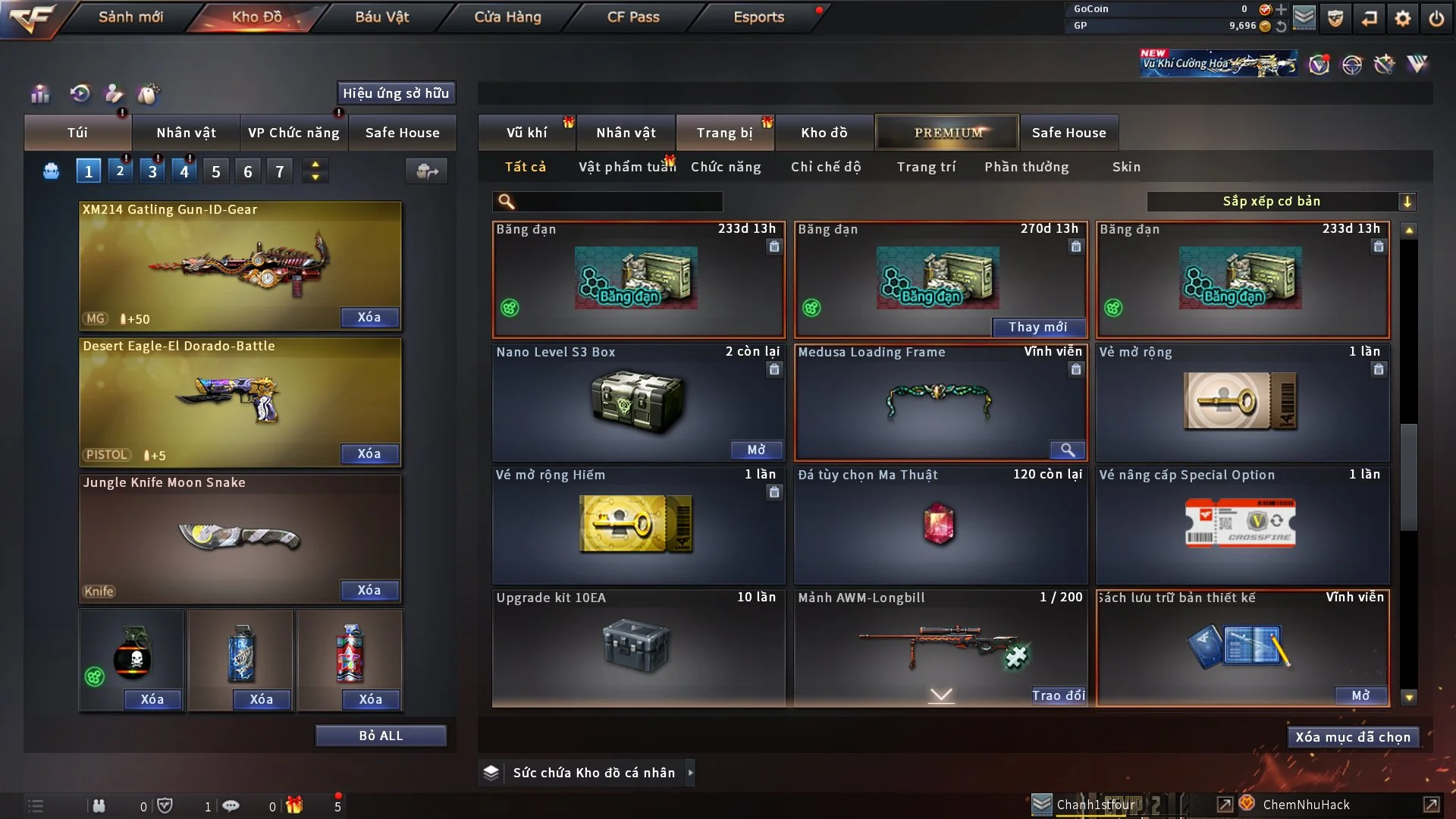1456x819 pixels.
Task: Open the settings gear icon
Action: (1403, 18)
